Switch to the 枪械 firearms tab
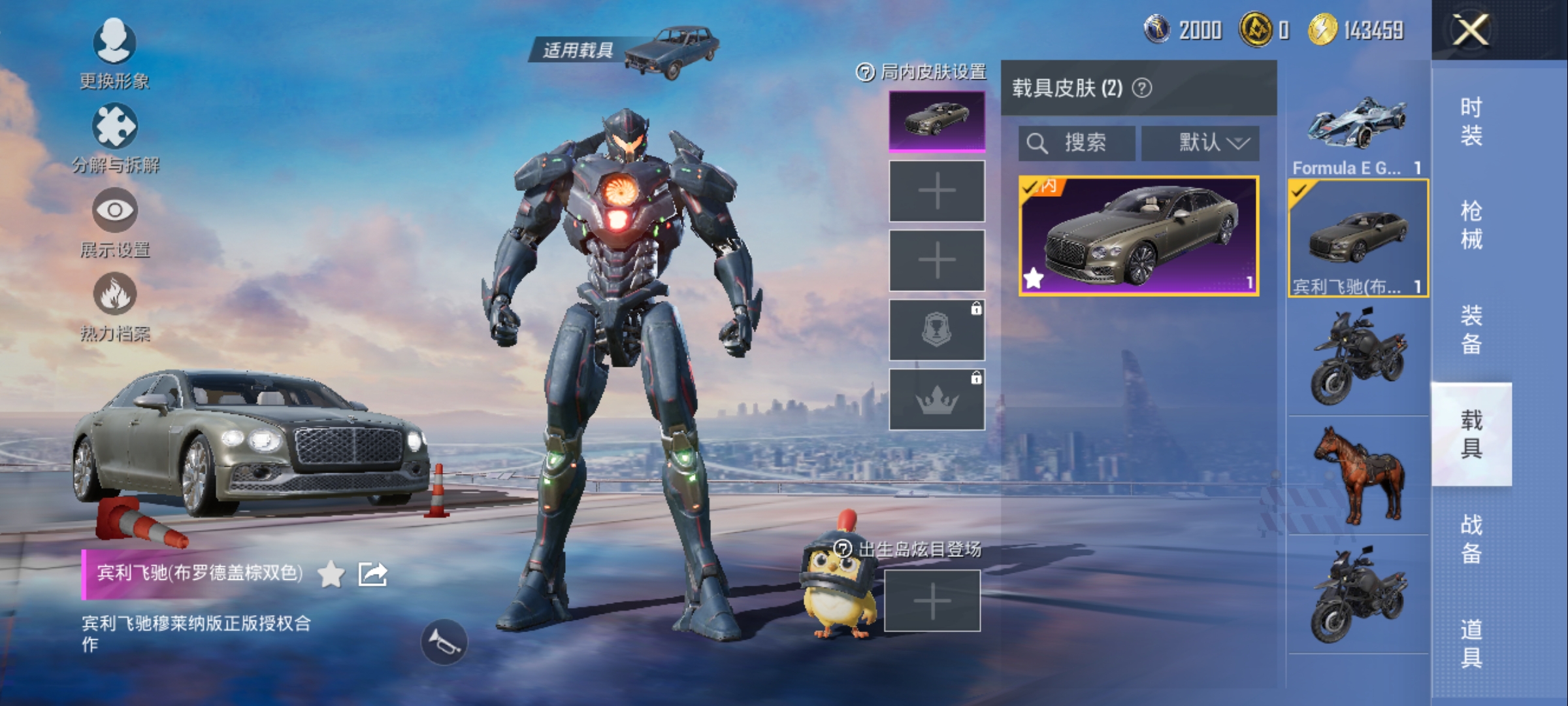The height and width of the screenshot is (706, 1568). coord(1471,225)
